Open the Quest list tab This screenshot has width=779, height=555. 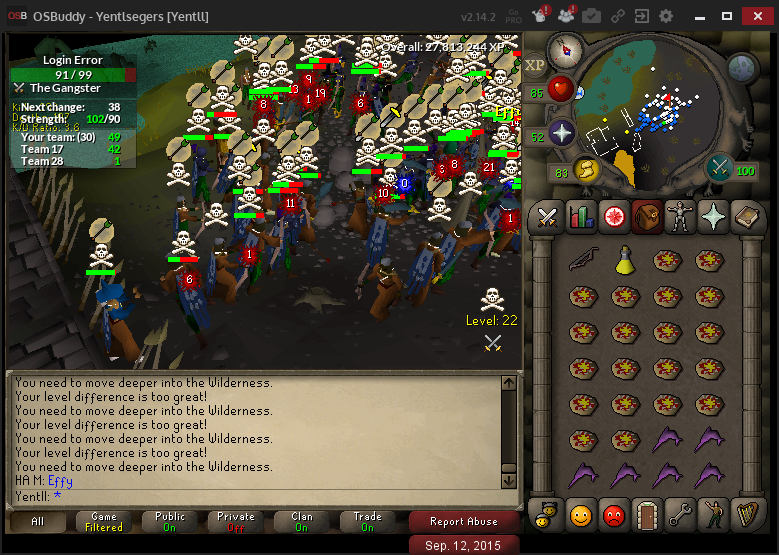click(614, 216)
